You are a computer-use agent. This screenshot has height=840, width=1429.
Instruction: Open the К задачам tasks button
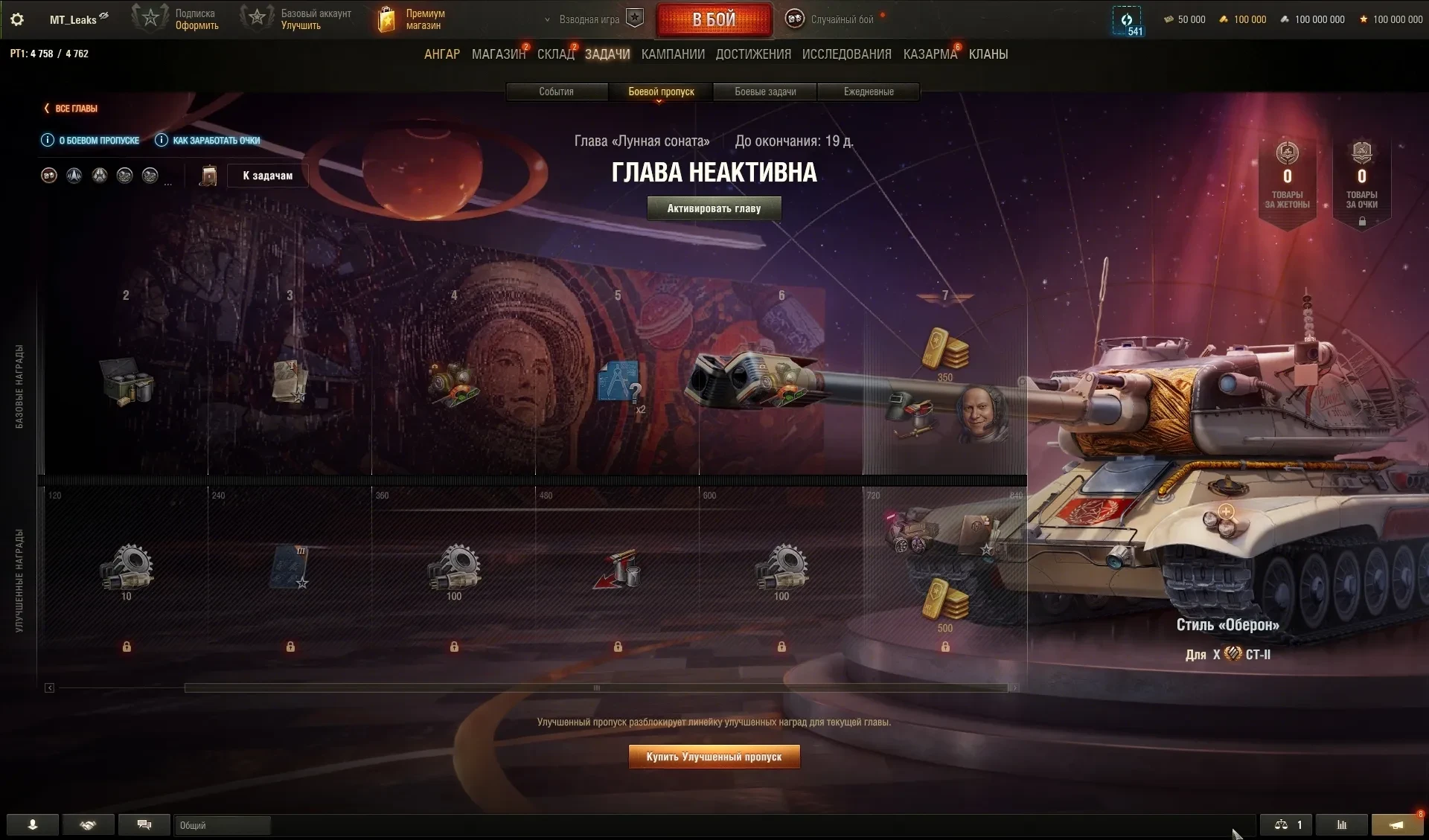pyautogui.click(x=267, y=176)
